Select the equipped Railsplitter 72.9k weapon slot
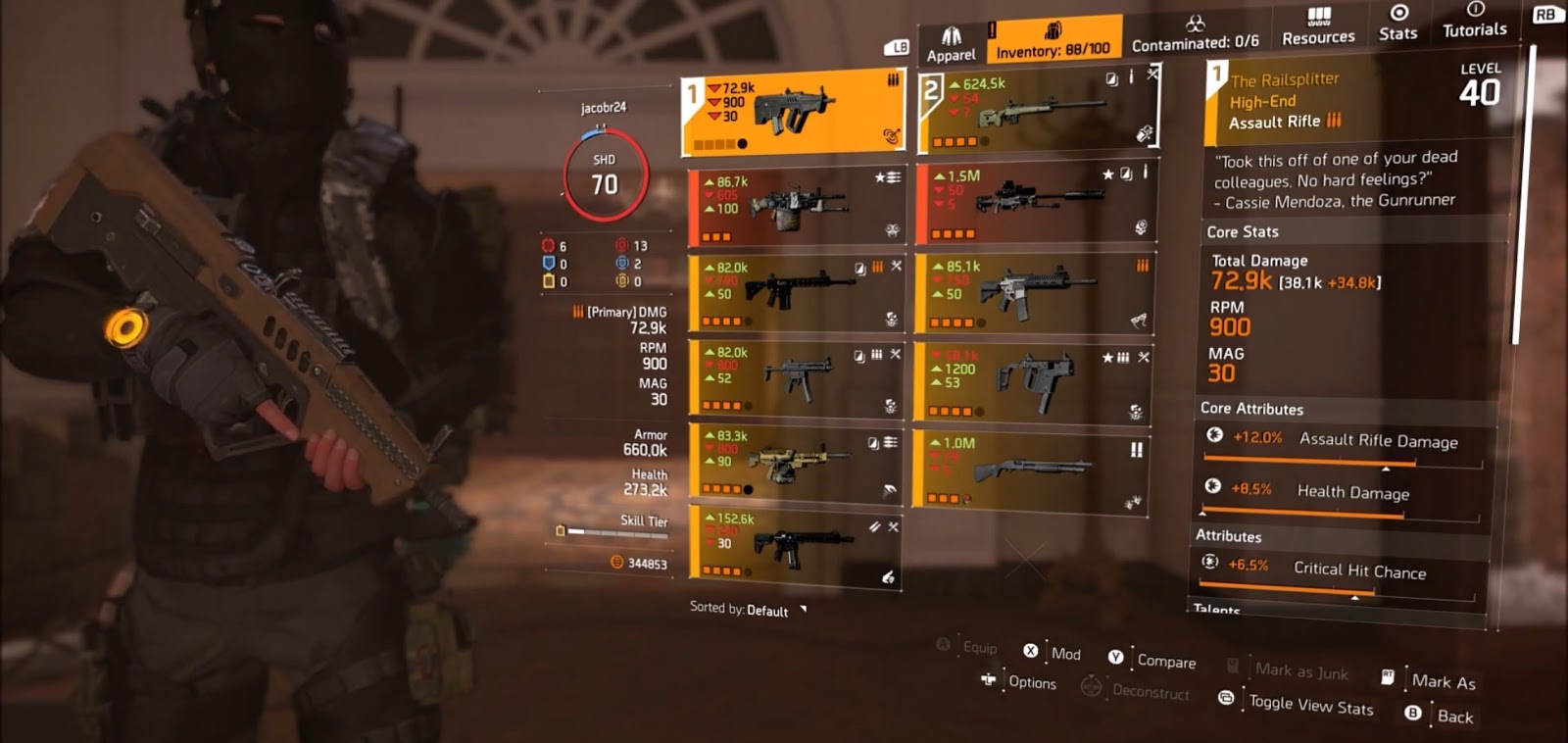The width and height of the screenshot is (1568, 743). coord(793,114)
